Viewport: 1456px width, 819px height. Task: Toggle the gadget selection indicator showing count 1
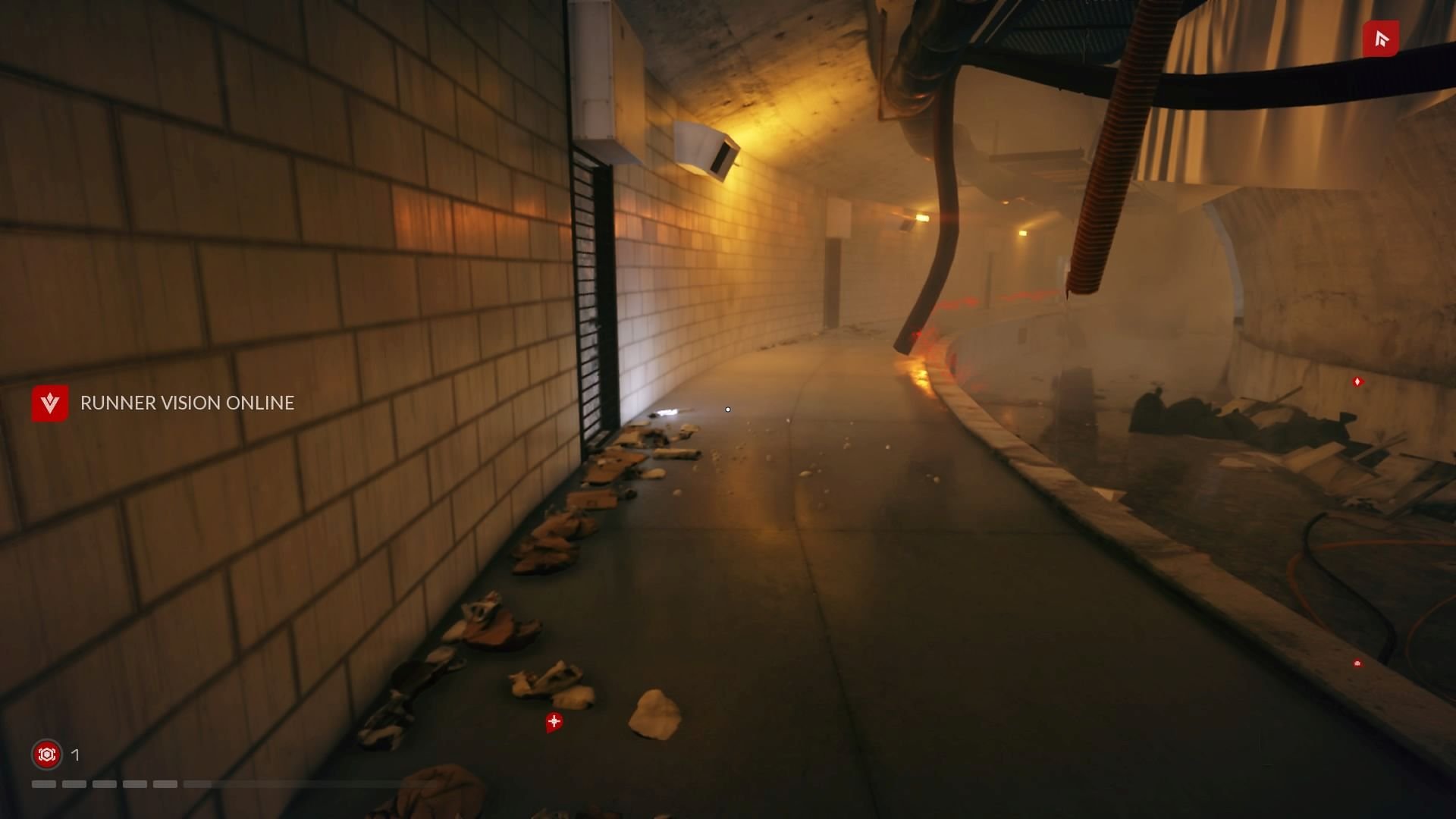74,755
